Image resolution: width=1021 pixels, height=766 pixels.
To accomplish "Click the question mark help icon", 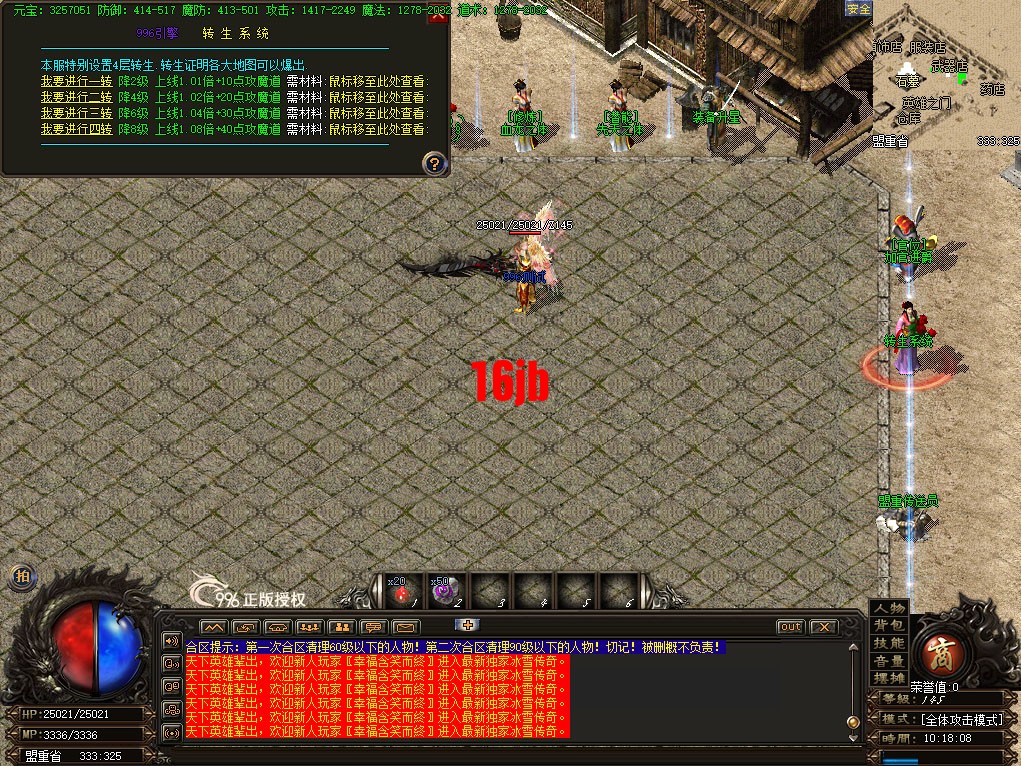I will coord(433,163).
